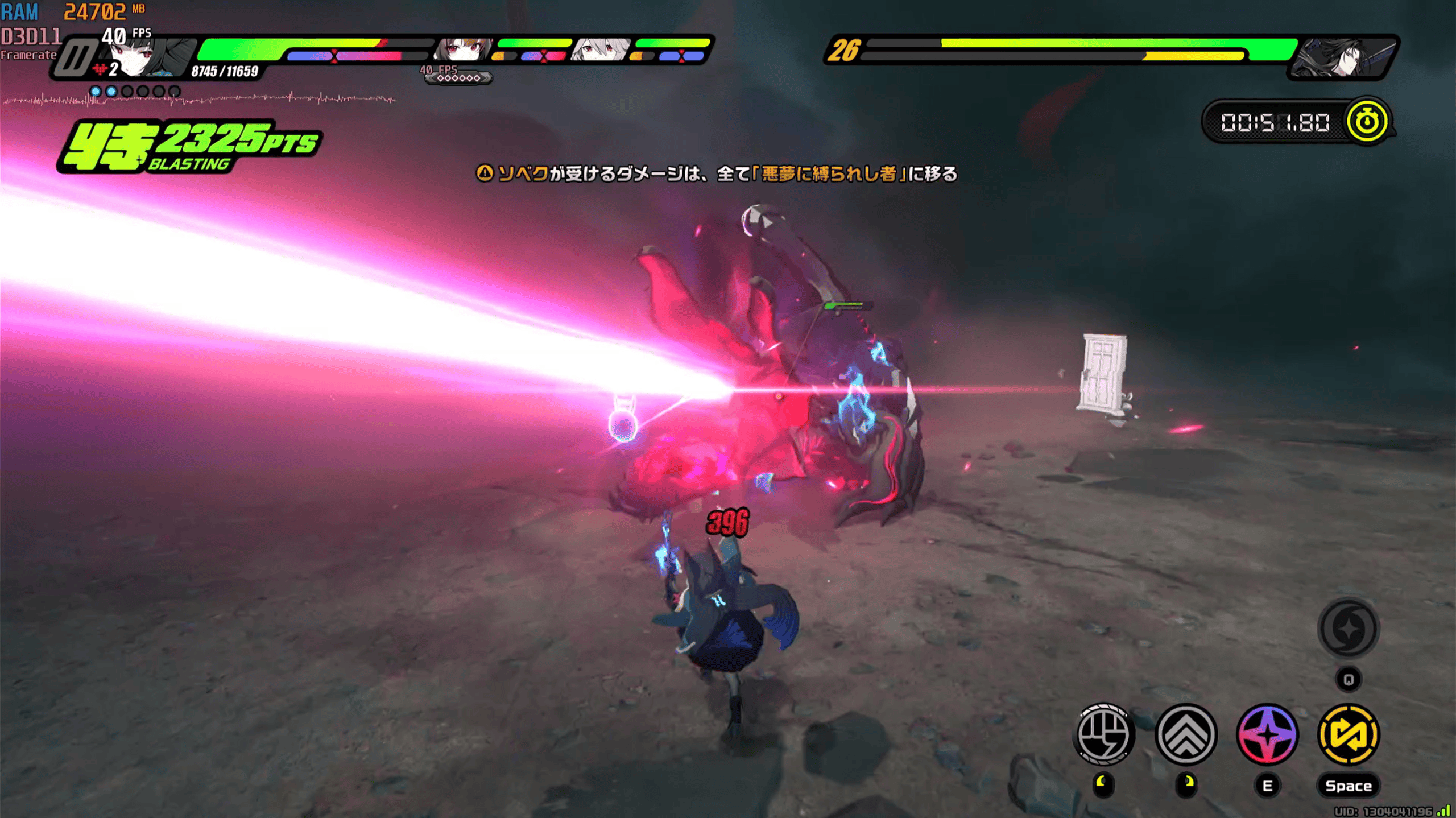Select the brown-haired teammate portrait
Viewport: 1456px width, 818px height.
click(463, 50)
